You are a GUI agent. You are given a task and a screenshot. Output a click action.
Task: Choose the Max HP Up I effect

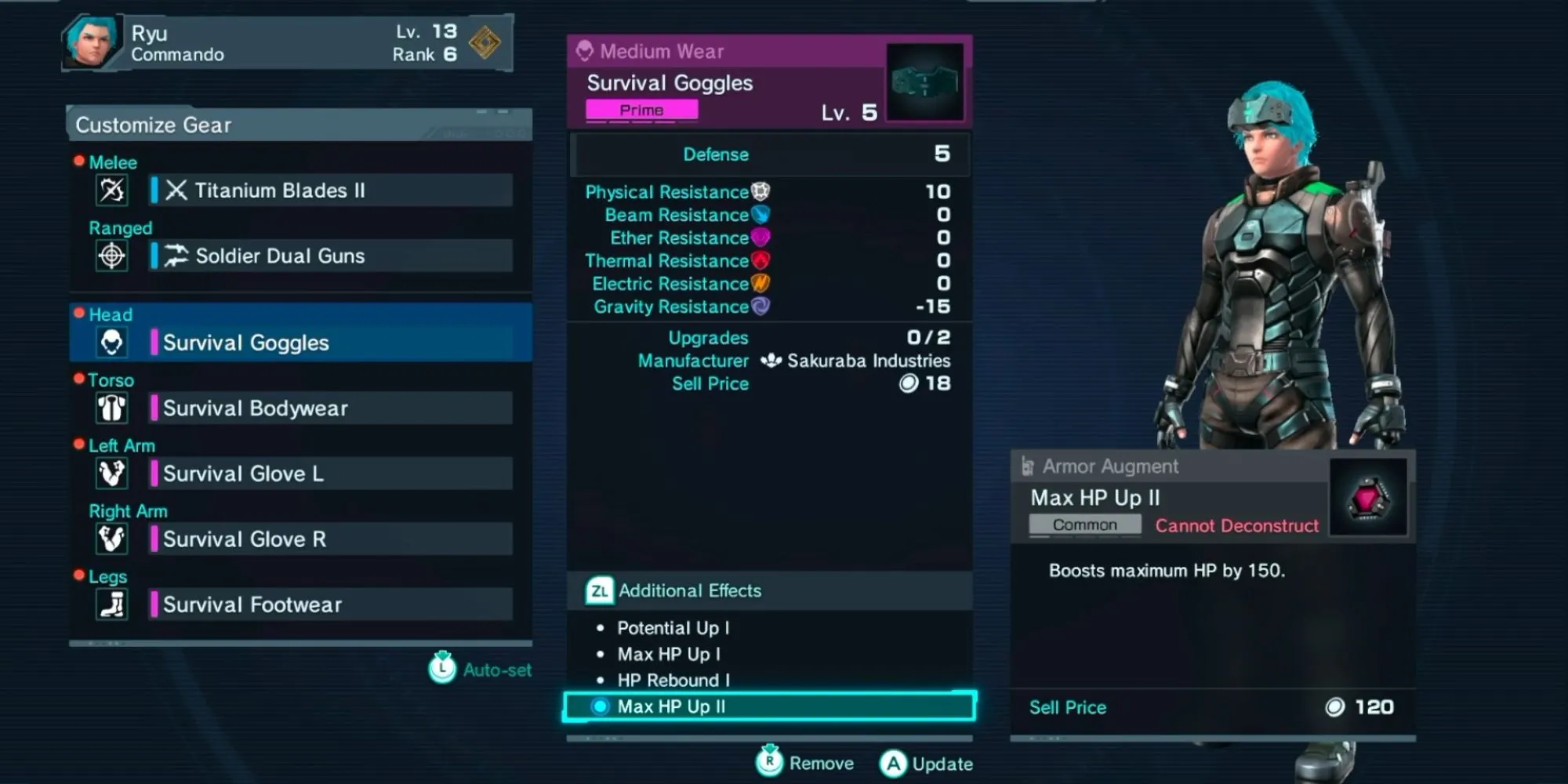[x=668, y=654]
